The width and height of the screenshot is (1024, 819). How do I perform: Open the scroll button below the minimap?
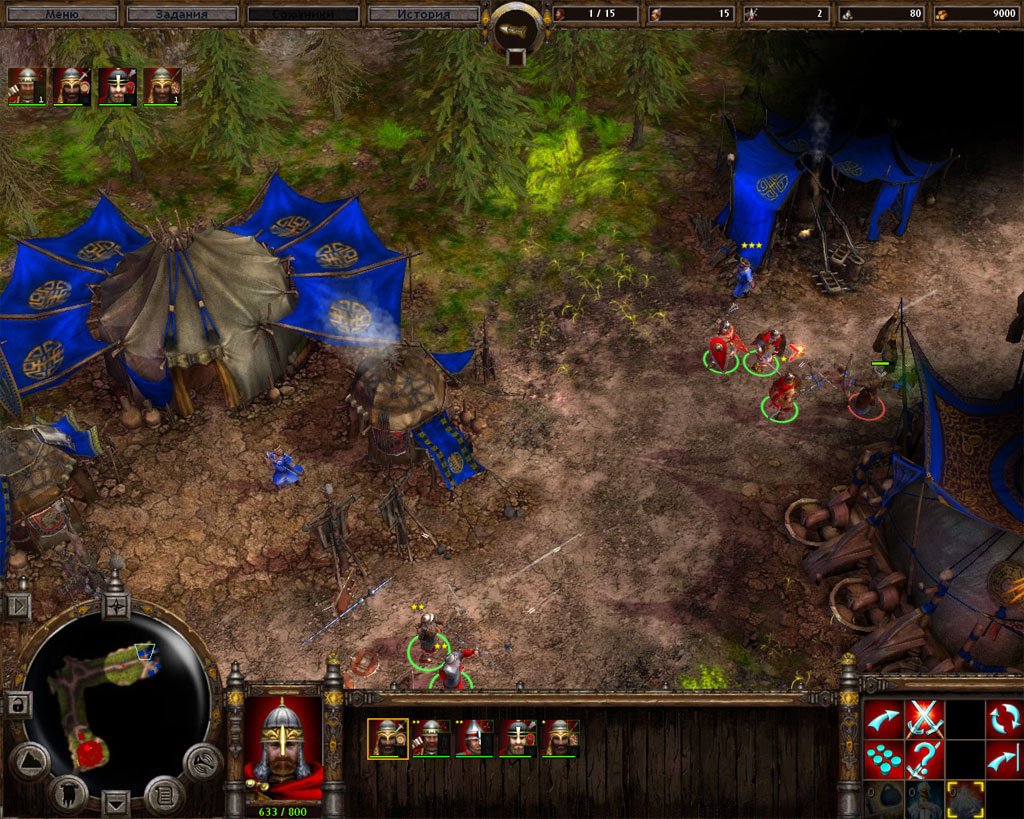tap(163, 795)
